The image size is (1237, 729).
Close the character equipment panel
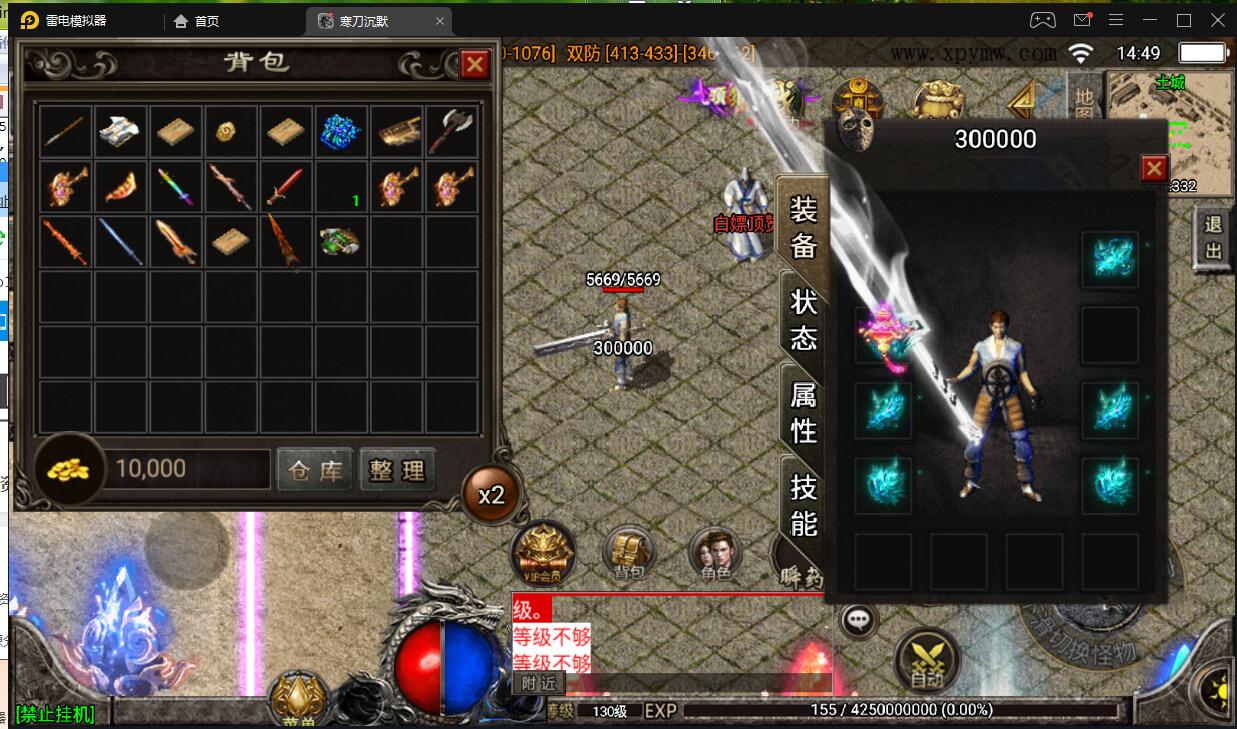(1154, 168)
